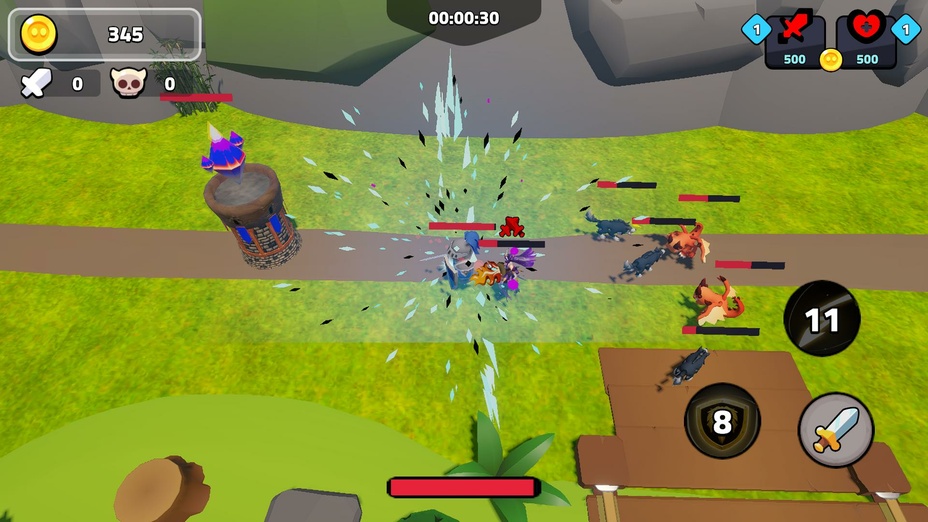Viewport: 928px width, 522px height.
Task: Activate the shield ability on cooldown 8
Action: [x=722, y=421]
